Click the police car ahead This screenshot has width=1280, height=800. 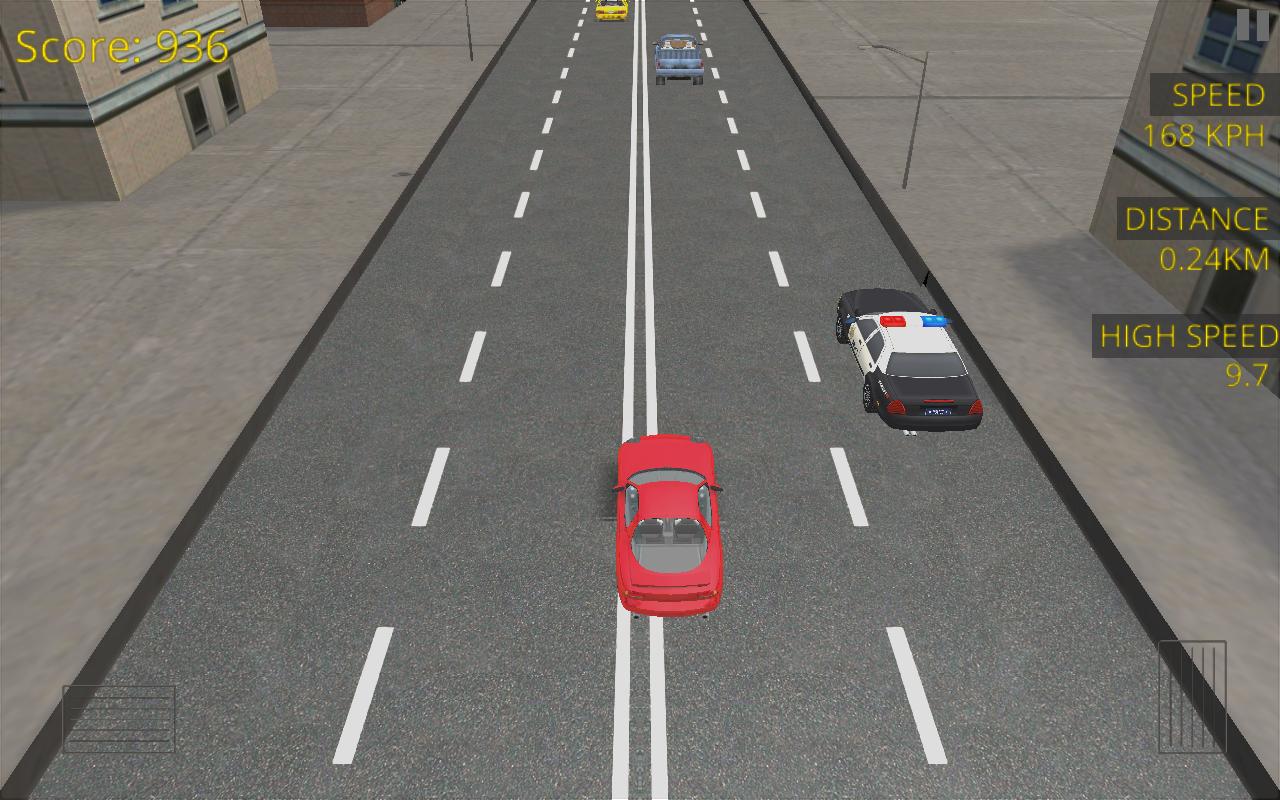903,355
